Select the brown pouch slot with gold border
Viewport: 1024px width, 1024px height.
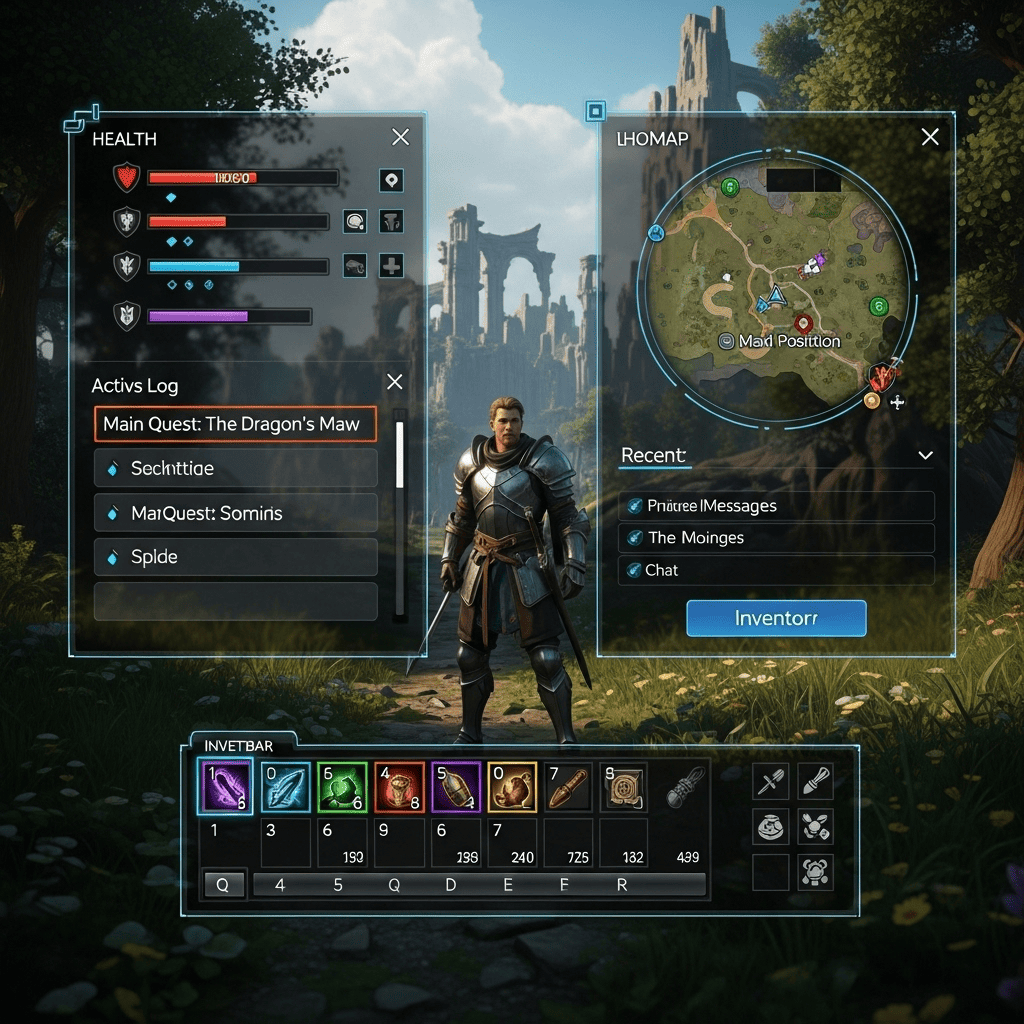click(512, 787)
